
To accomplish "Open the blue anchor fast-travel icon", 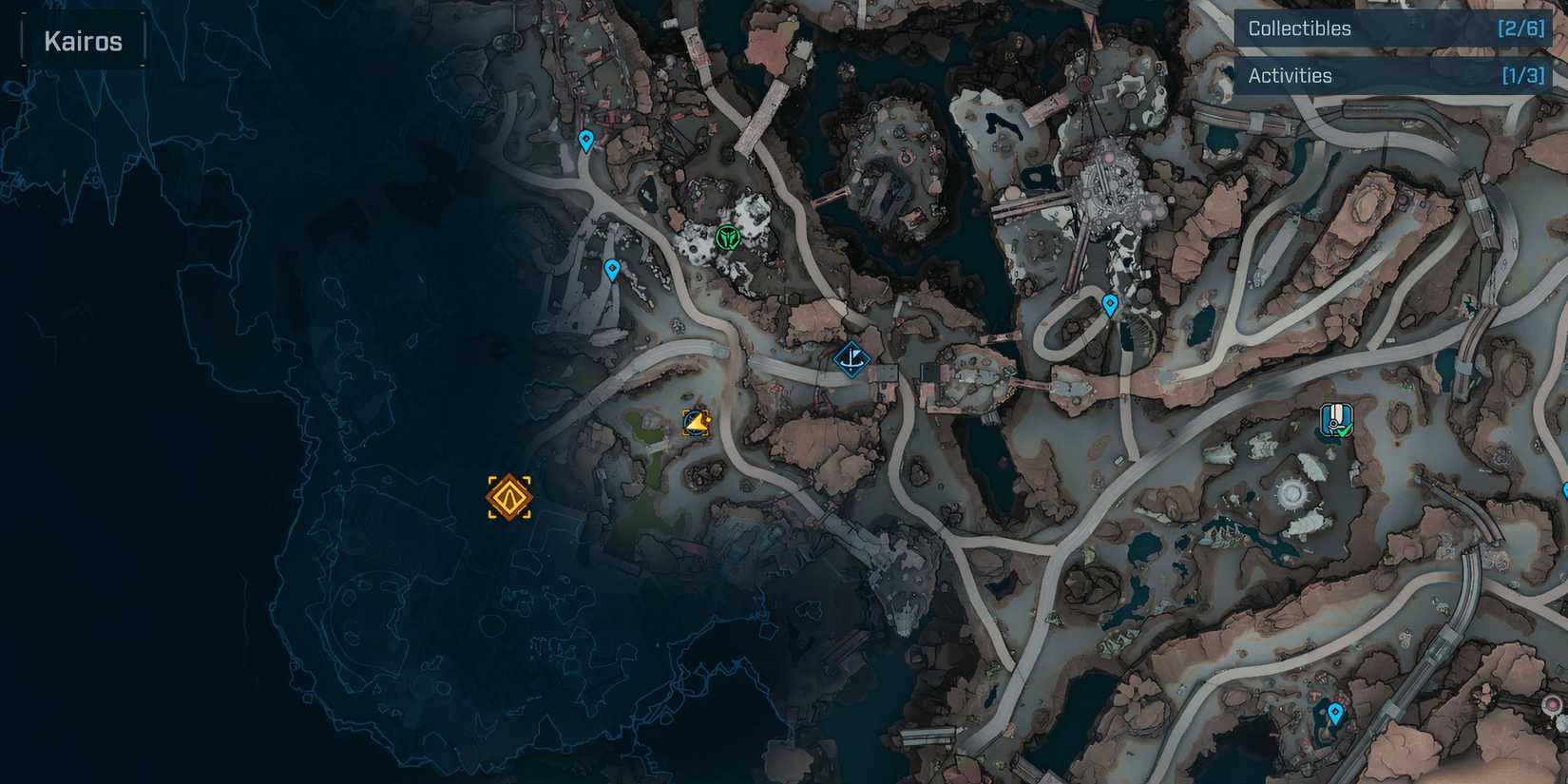I will 852,359.
